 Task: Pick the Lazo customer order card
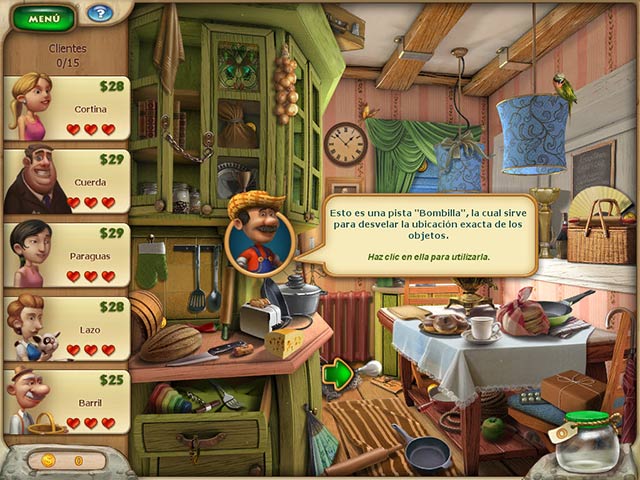point(68,327)
